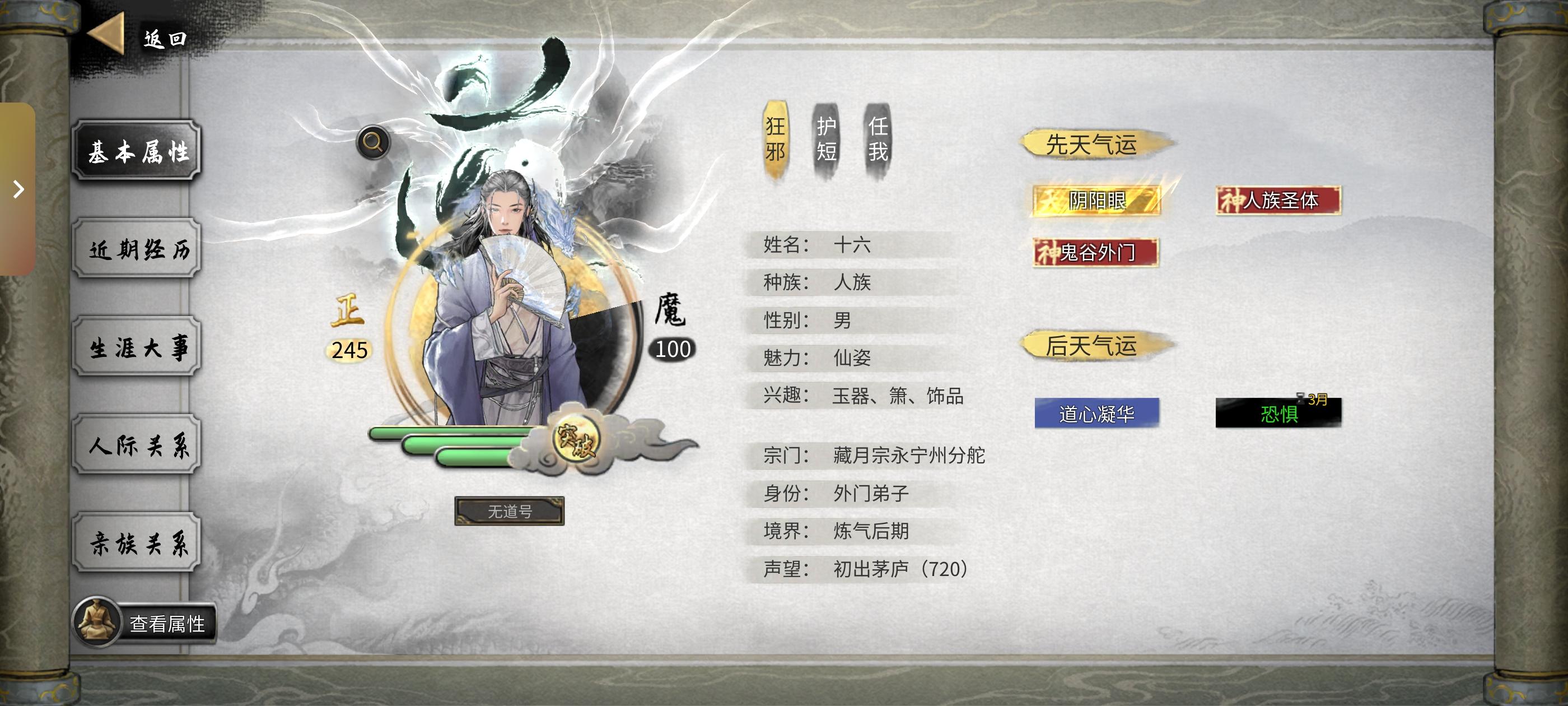
Task: Open the 生涯大事 records page
Action: pyautogui.click(x=137, y=347)
